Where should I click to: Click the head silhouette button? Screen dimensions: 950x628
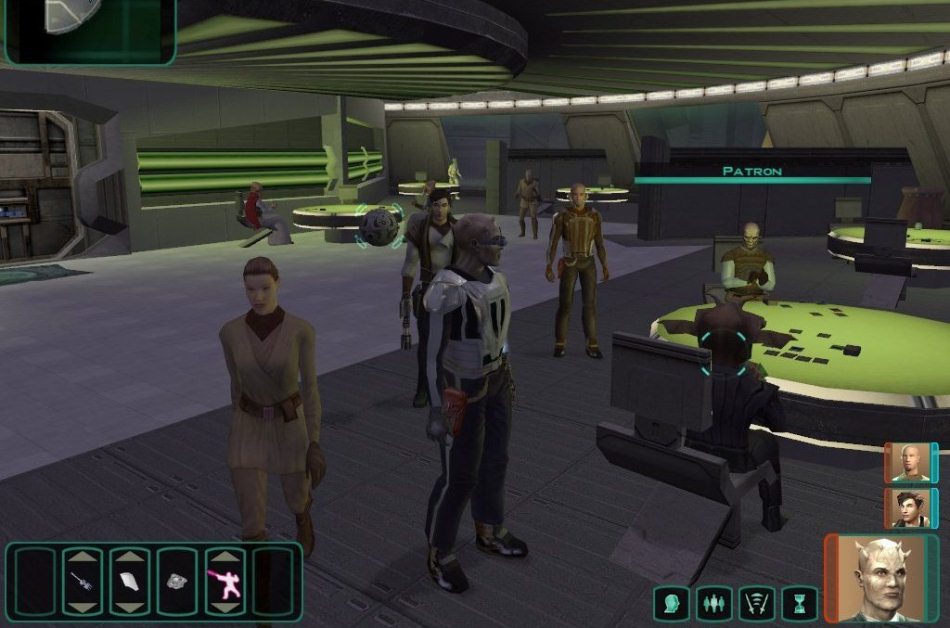671,603
